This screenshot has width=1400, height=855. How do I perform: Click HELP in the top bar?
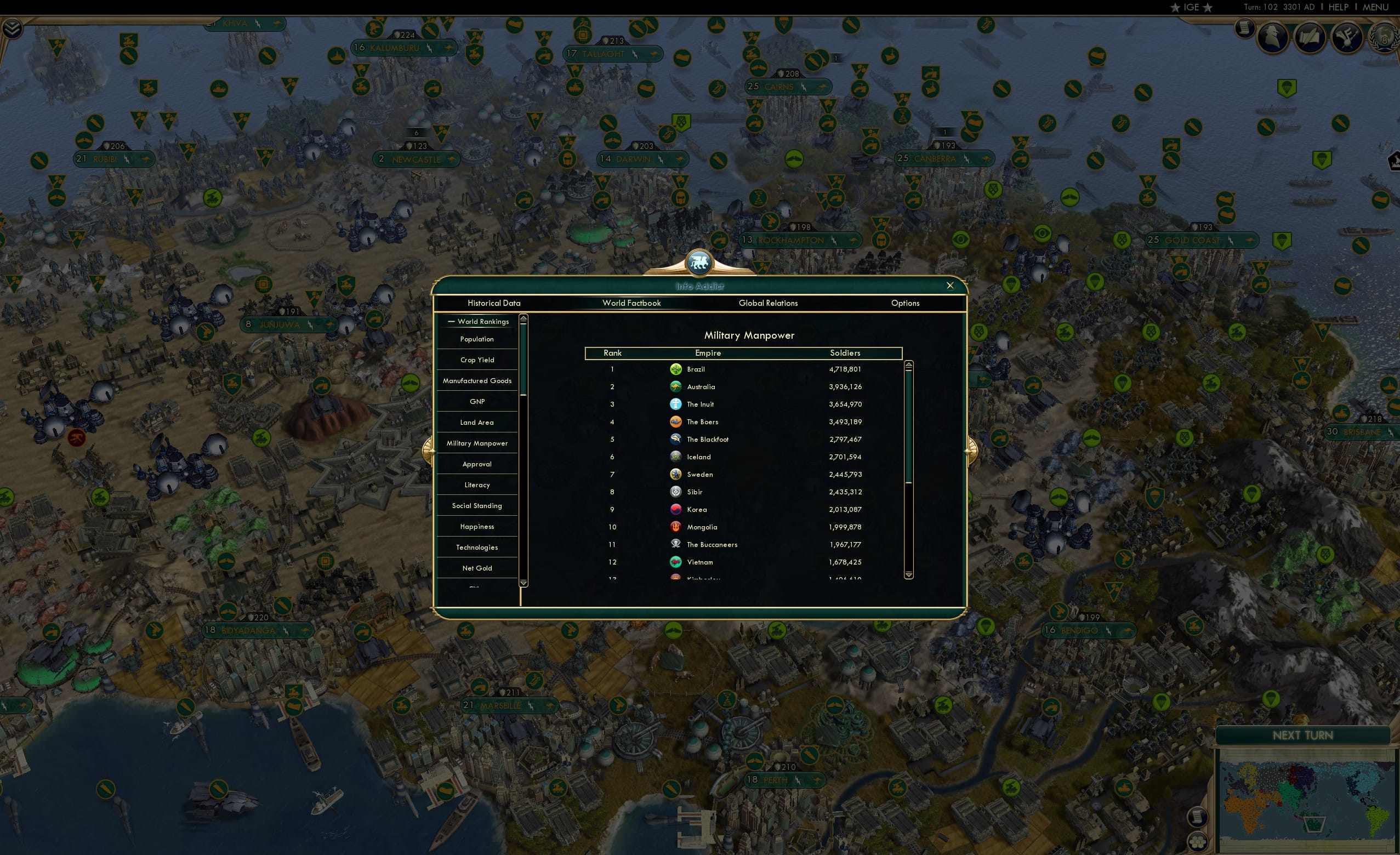(x=1338, y=7)
